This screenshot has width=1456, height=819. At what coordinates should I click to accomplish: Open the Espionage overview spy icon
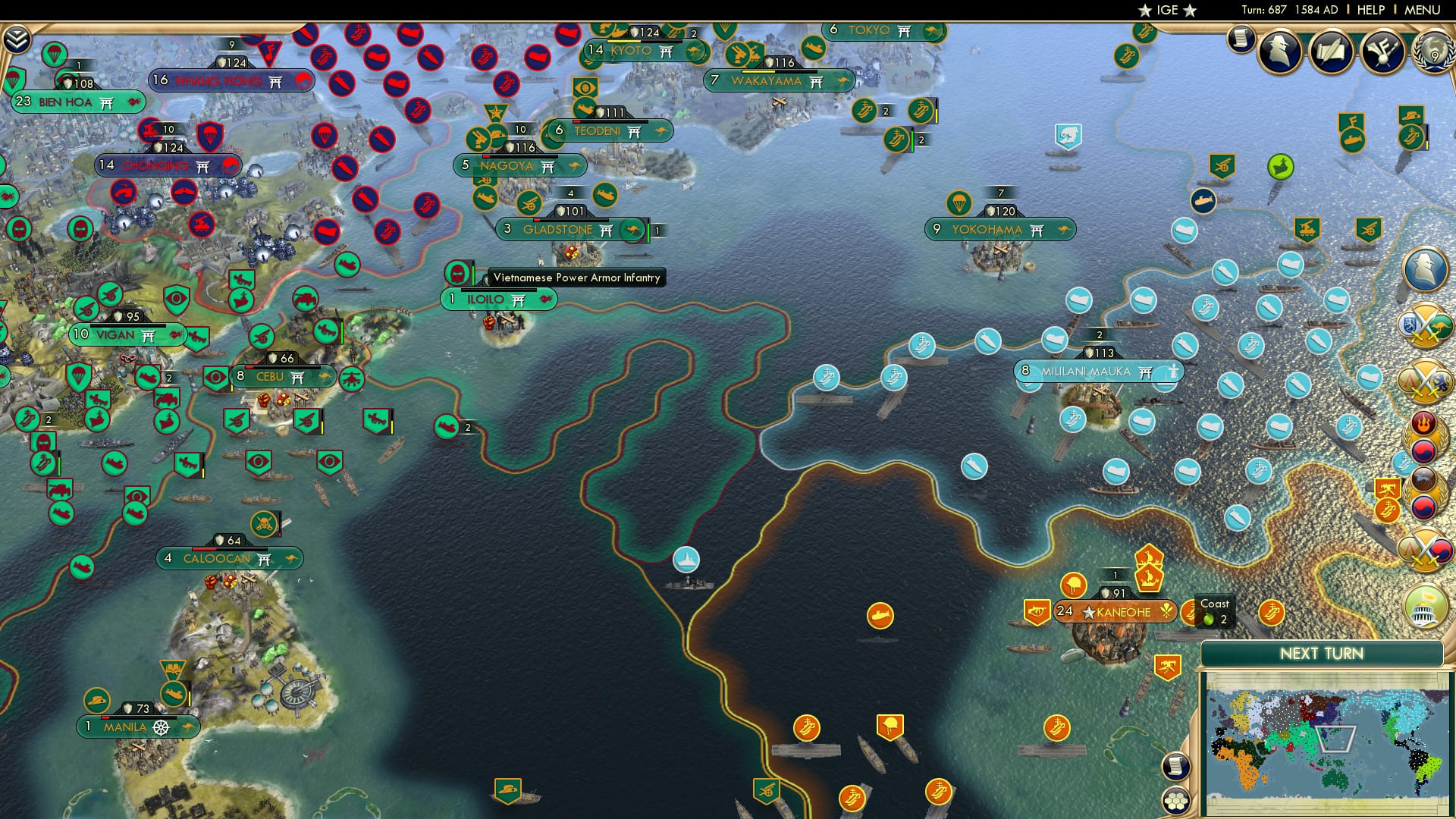(1280, 51)
